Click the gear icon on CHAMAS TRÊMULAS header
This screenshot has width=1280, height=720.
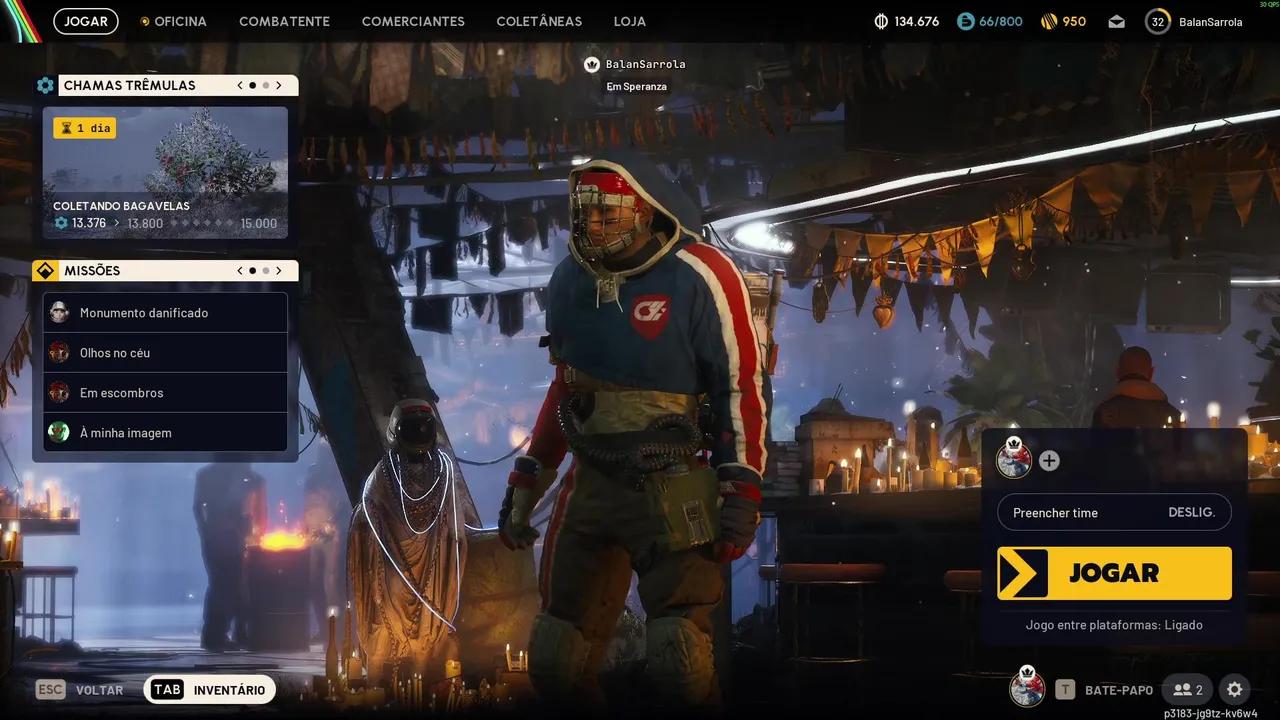point(45,85)
